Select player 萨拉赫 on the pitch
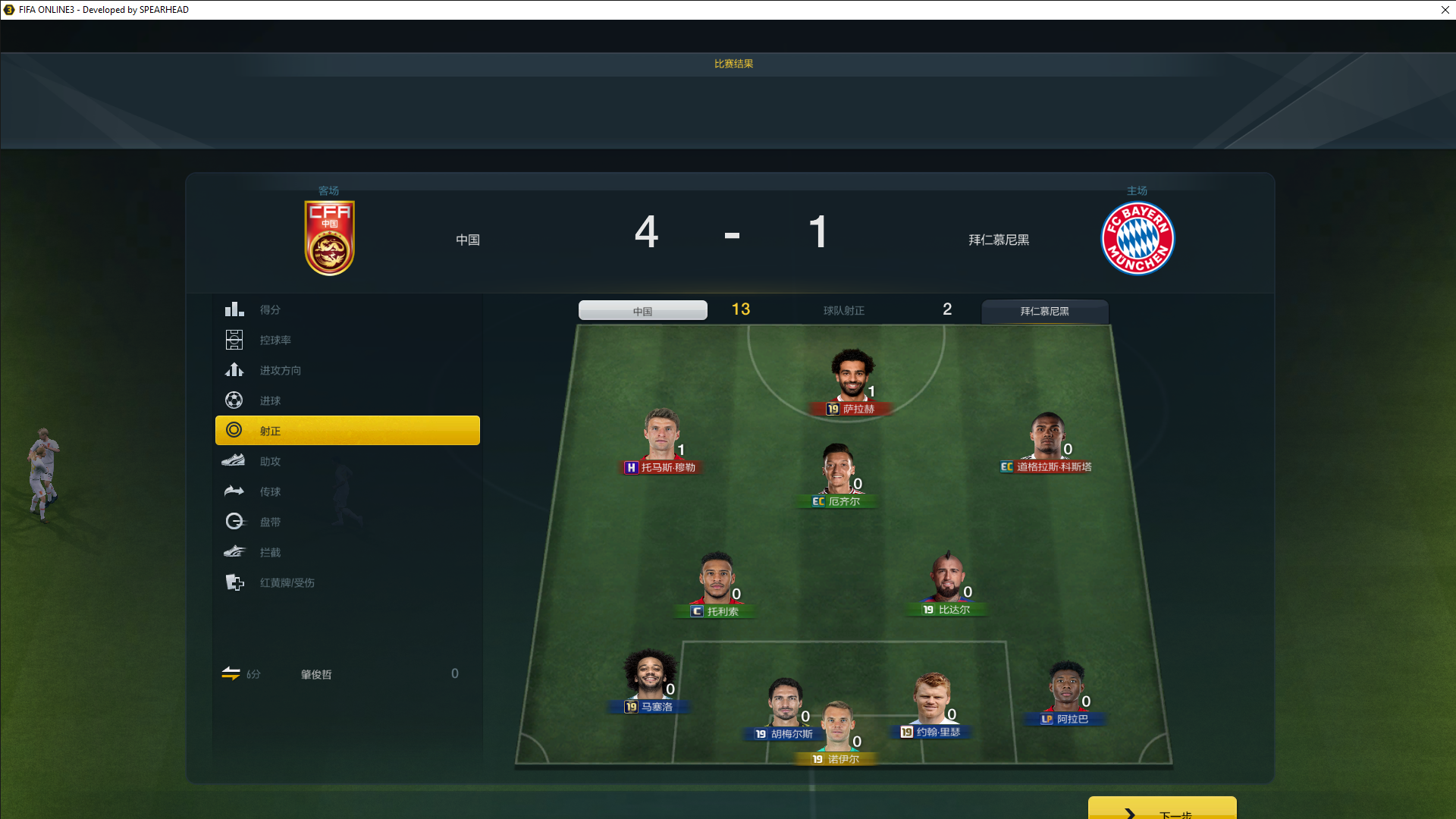Viewport: 1456px width, 819px height. 852,378
